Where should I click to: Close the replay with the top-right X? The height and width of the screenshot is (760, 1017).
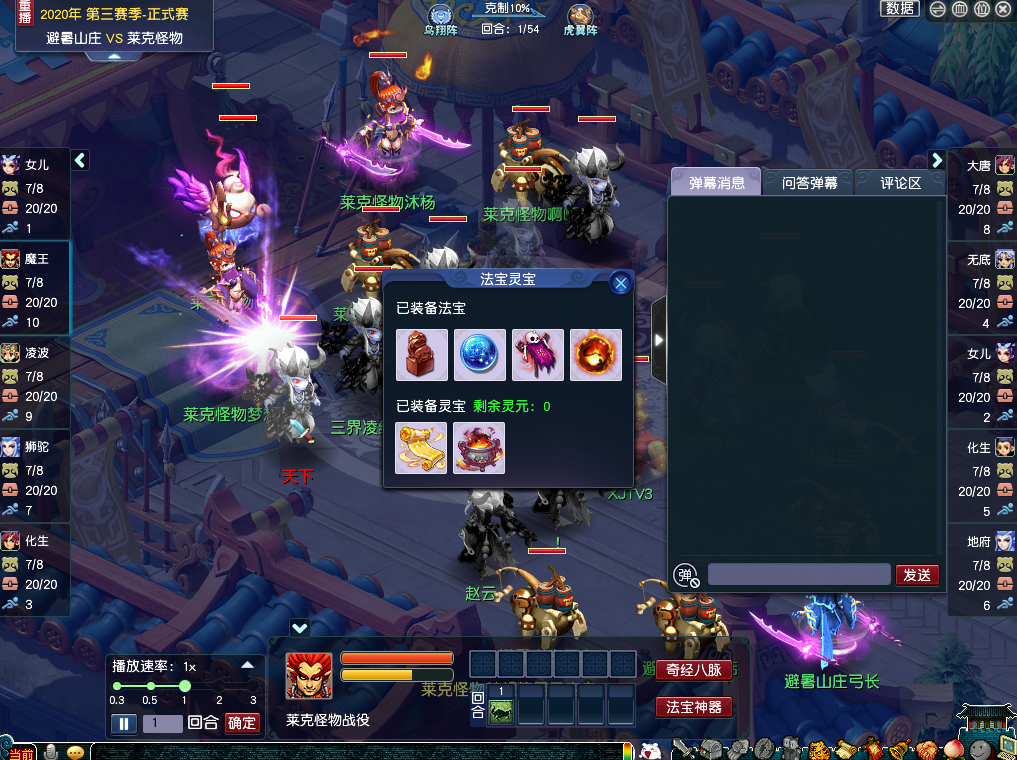pos(1003,9)
